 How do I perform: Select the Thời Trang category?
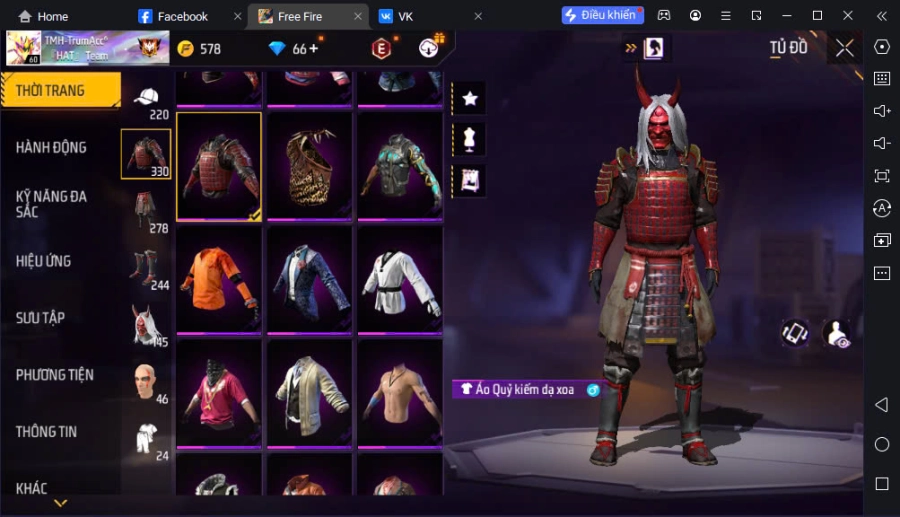click(51, 91)
